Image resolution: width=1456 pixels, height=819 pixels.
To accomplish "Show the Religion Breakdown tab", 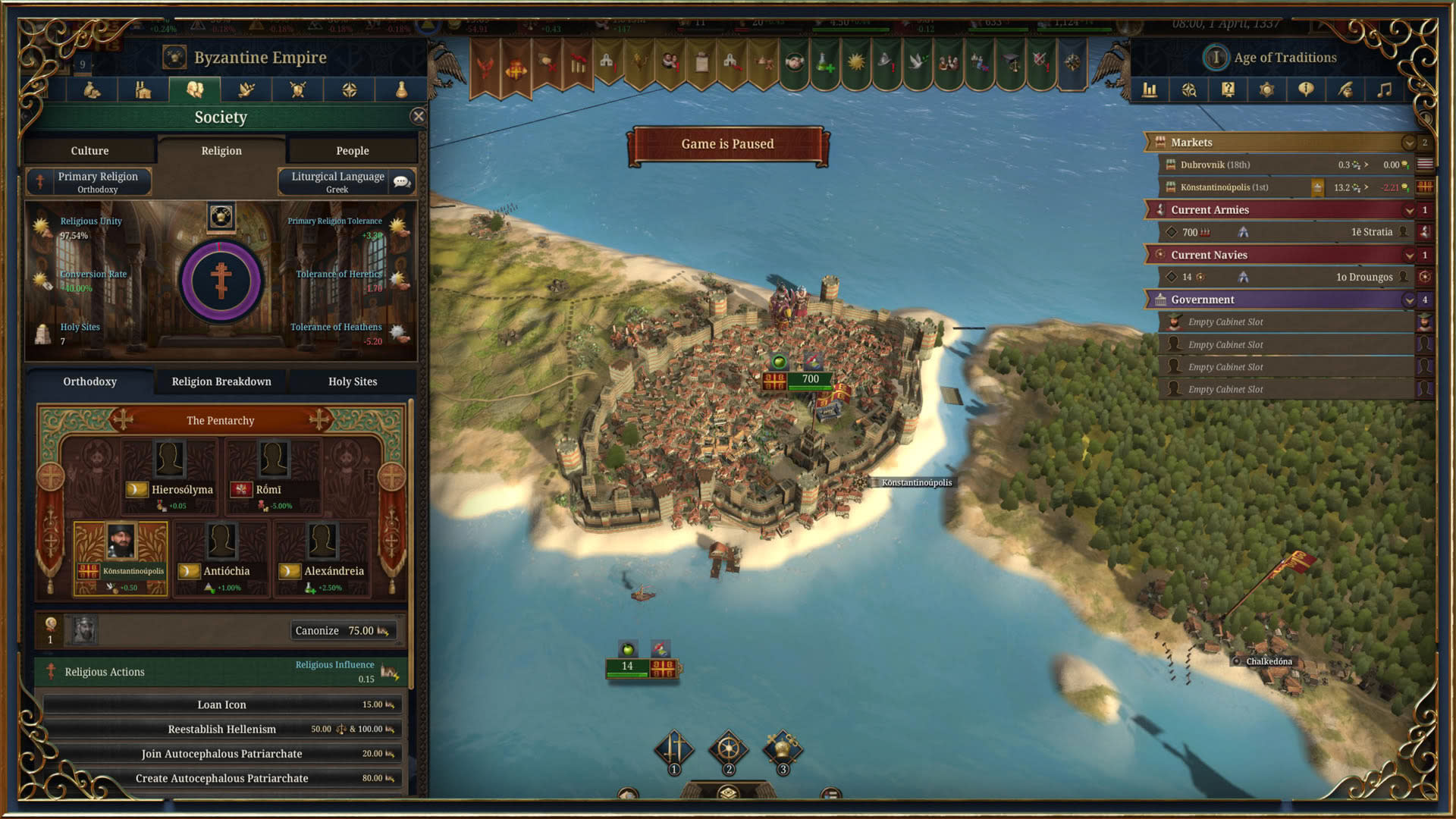I will point(221,381).
